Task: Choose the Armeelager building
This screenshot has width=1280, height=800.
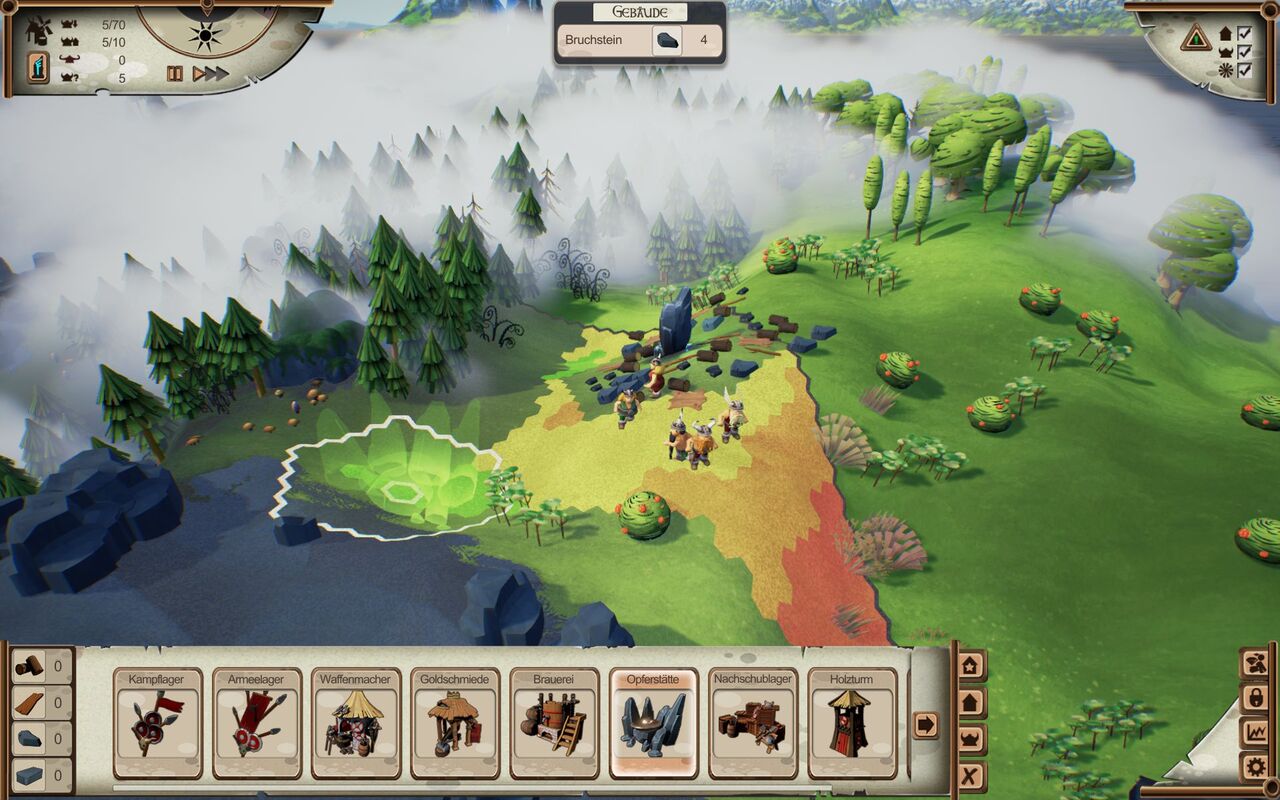Action: tap(256, 723)
